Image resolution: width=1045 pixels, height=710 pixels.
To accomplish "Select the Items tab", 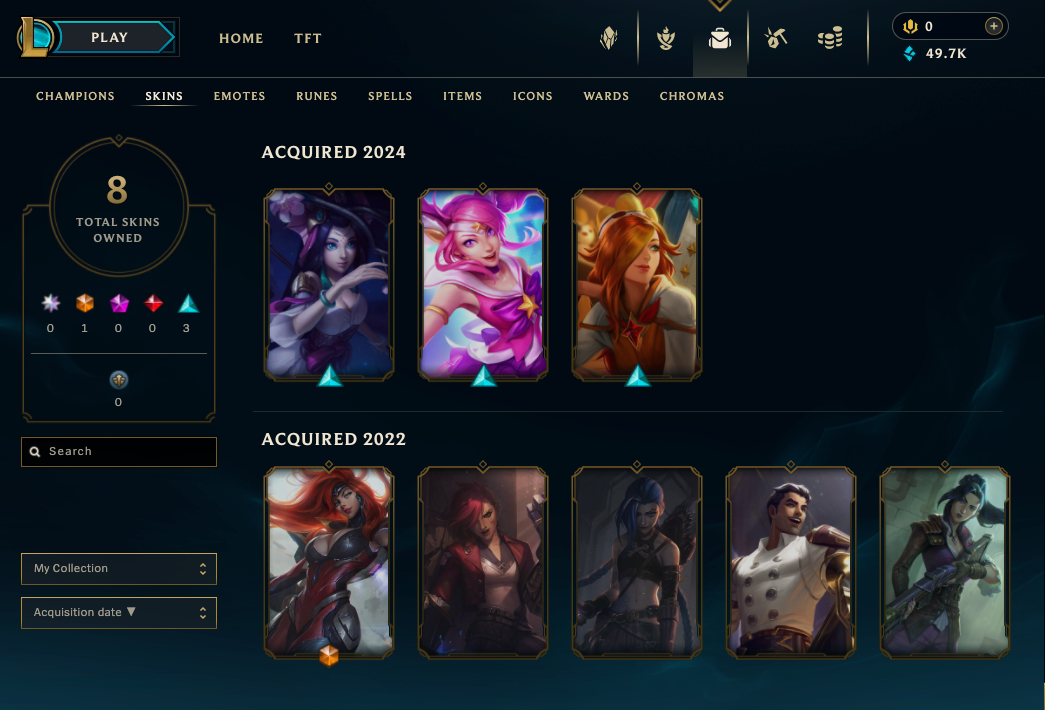I will (463, 96).
